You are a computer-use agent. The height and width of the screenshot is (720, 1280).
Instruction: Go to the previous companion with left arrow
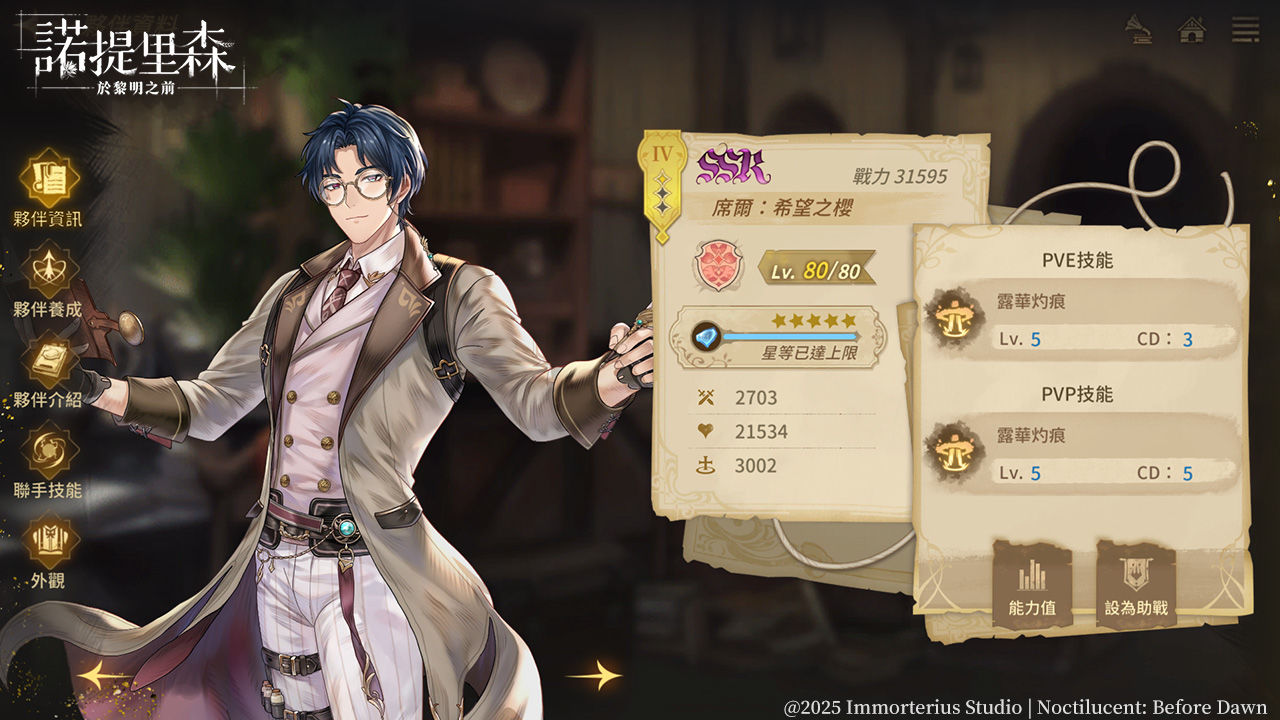point(104,676)
